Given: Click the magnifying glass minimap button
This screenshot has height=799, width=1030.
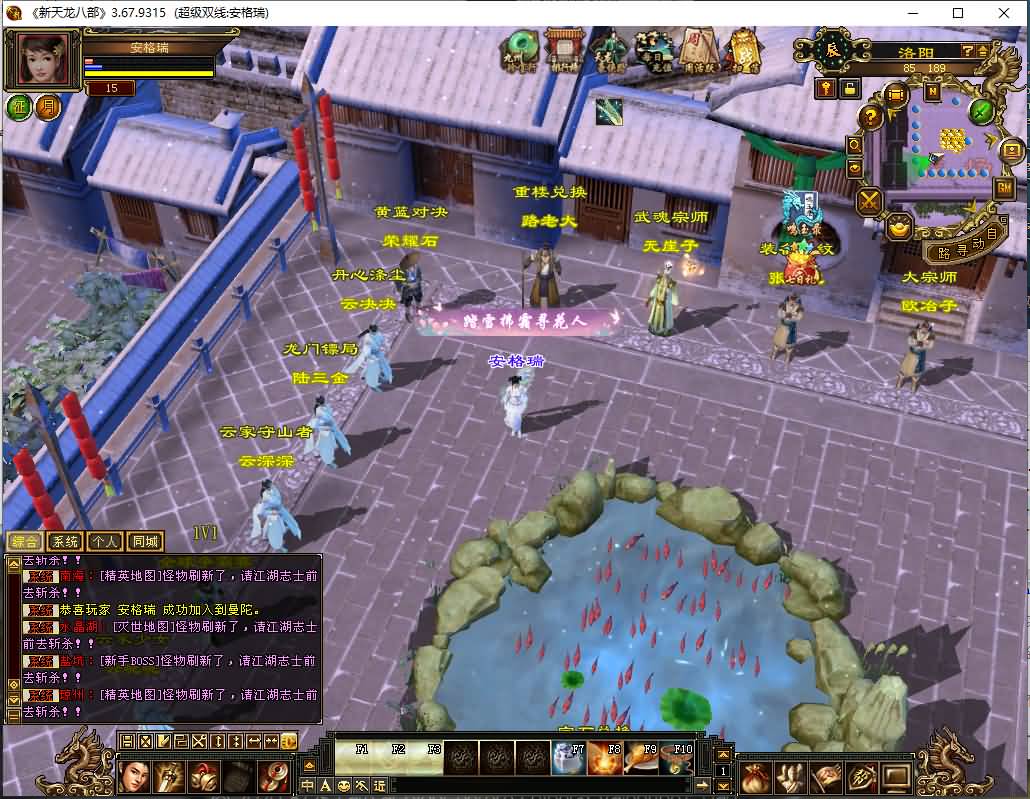Looking at the screenshot, I should [x=855, y=145].
